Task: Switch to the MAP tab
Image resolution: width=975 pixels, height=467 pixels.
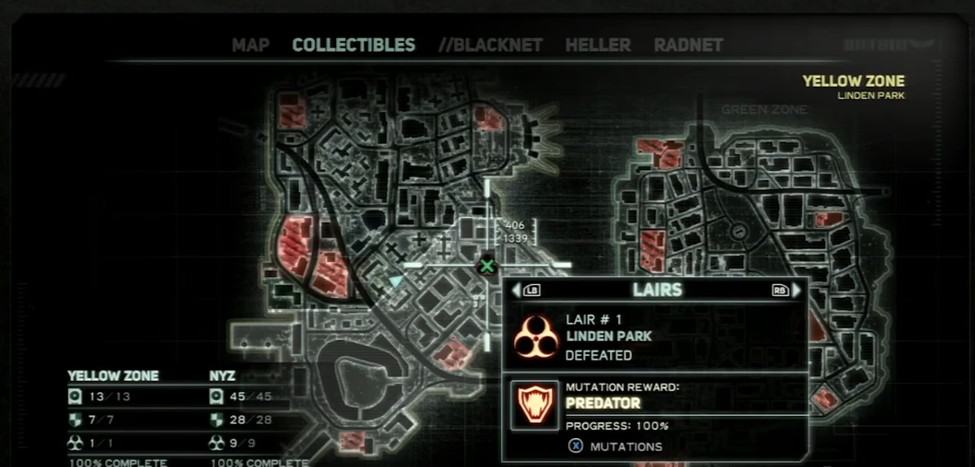Action: [x=250, y=45]
